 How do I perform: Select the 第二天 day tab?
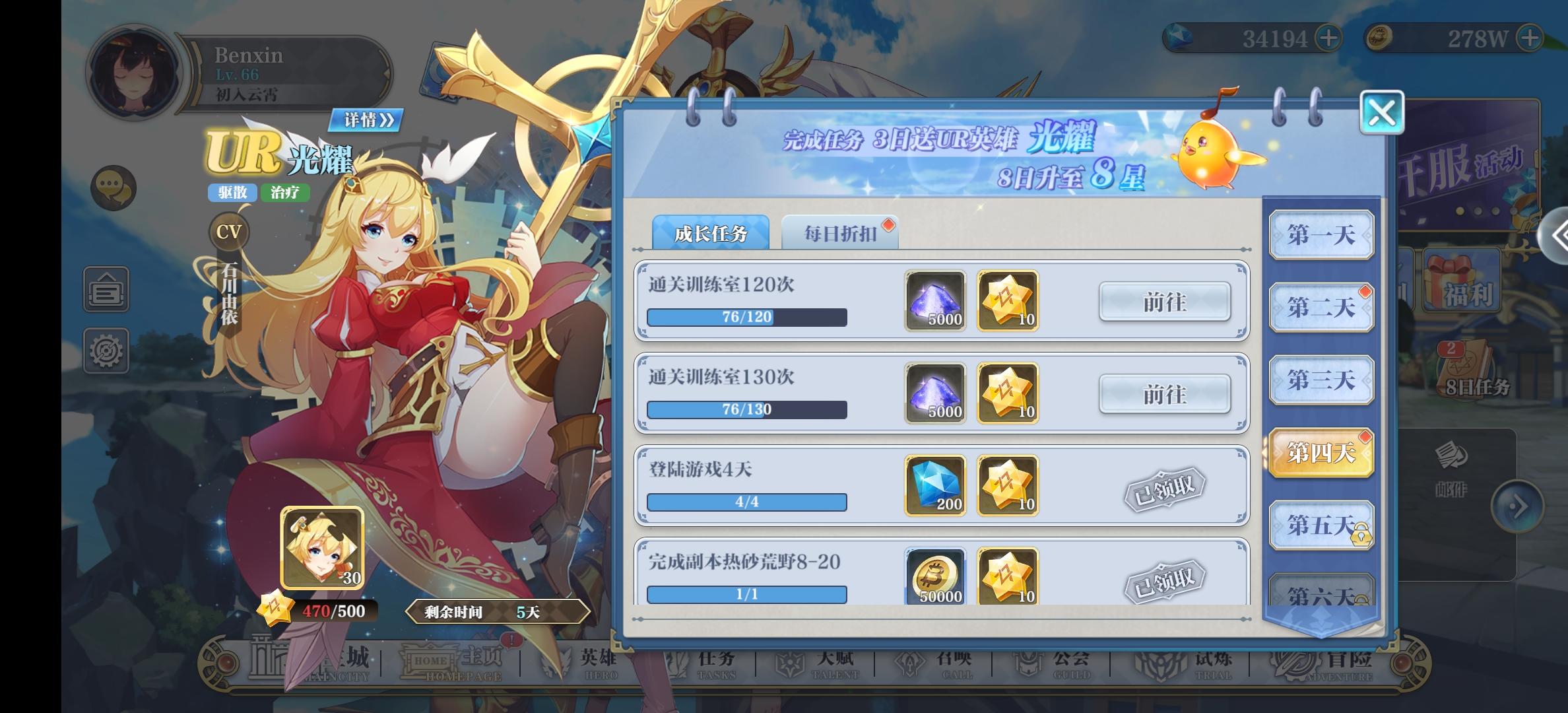pos(1322,307)
